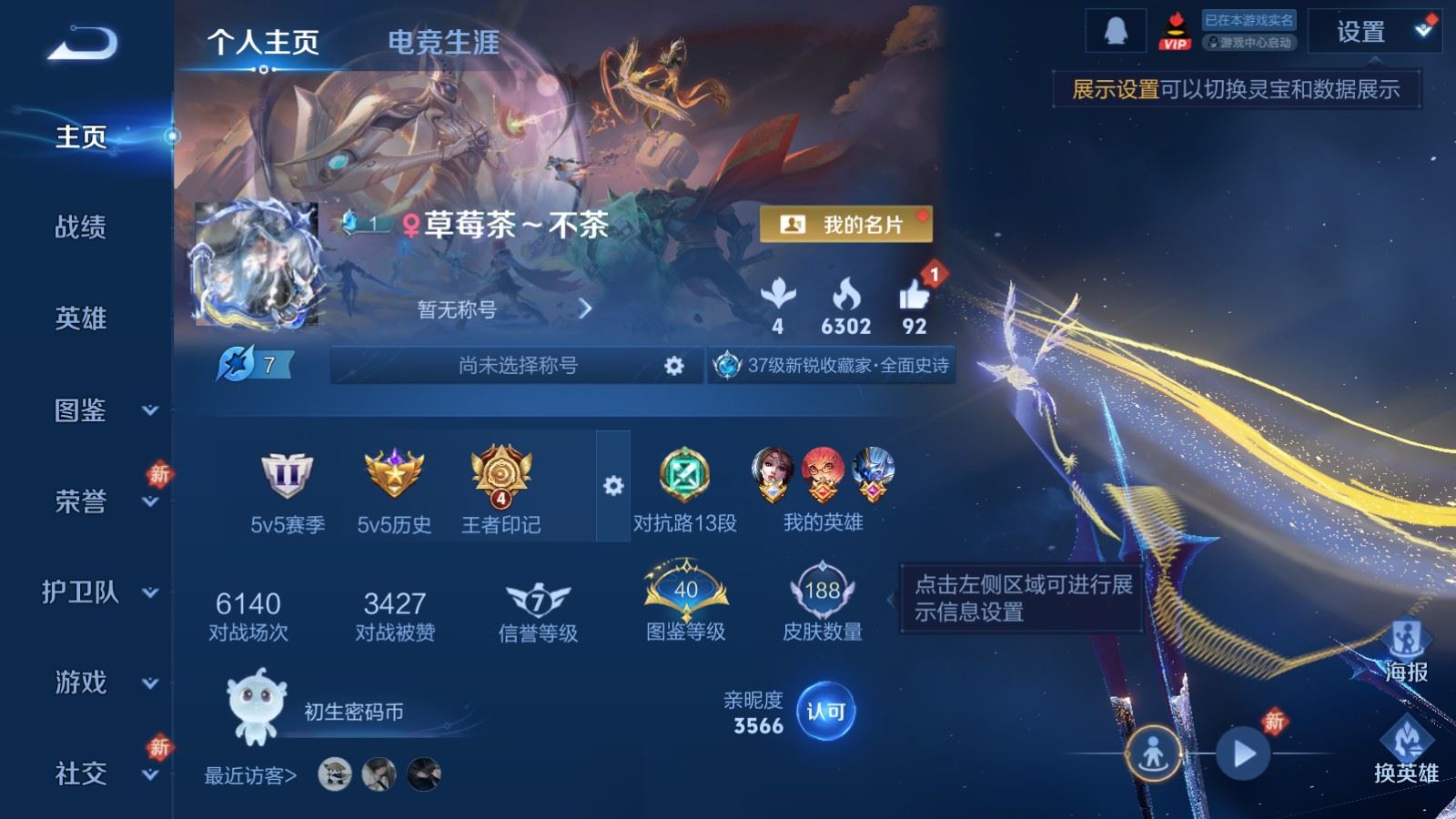Click the 对抗路13段 emblem icon

pyautogui.click(x=682, y=472)
